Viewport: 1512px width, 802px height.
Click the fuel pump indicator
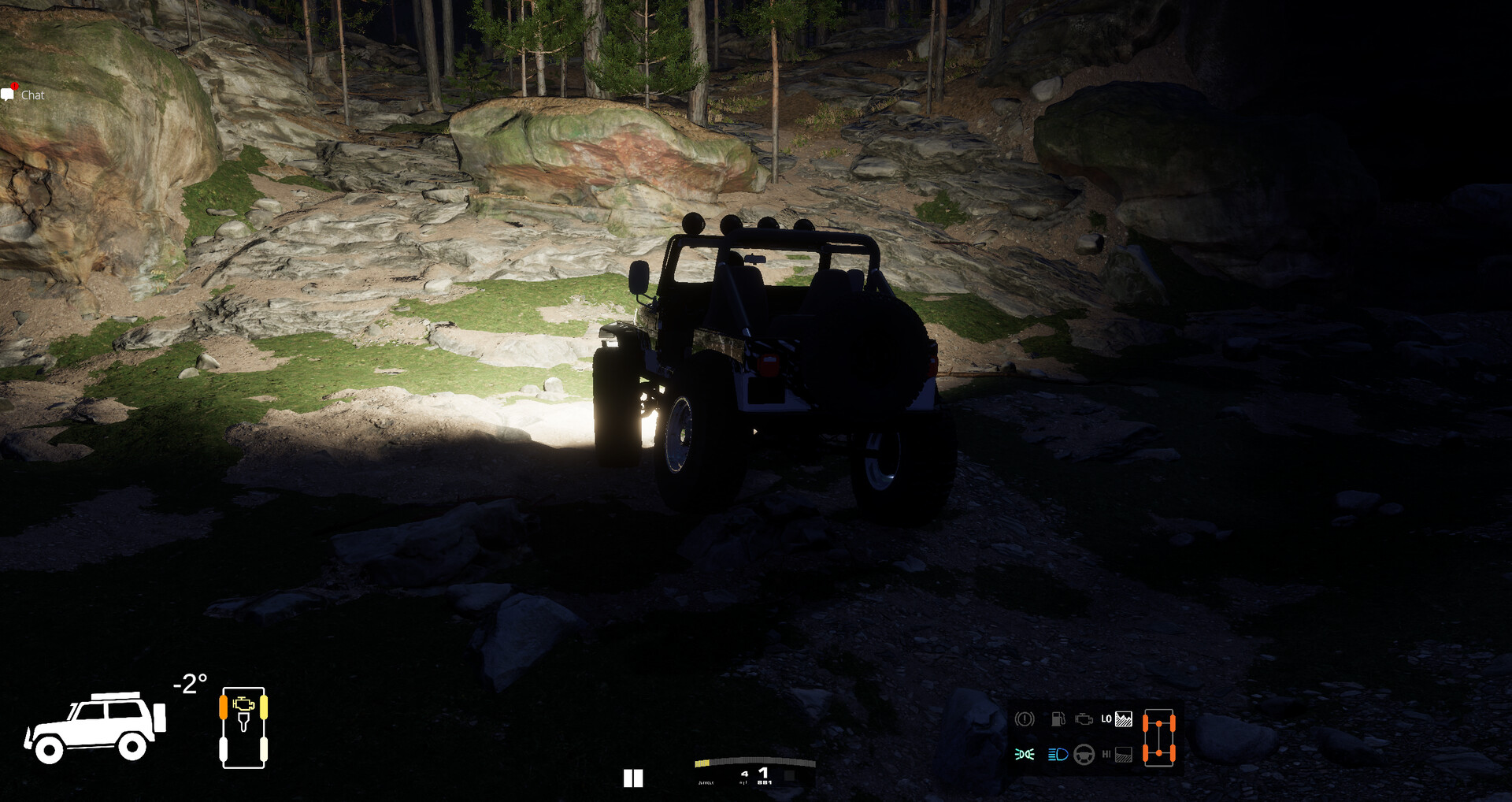pos(1058,719)
